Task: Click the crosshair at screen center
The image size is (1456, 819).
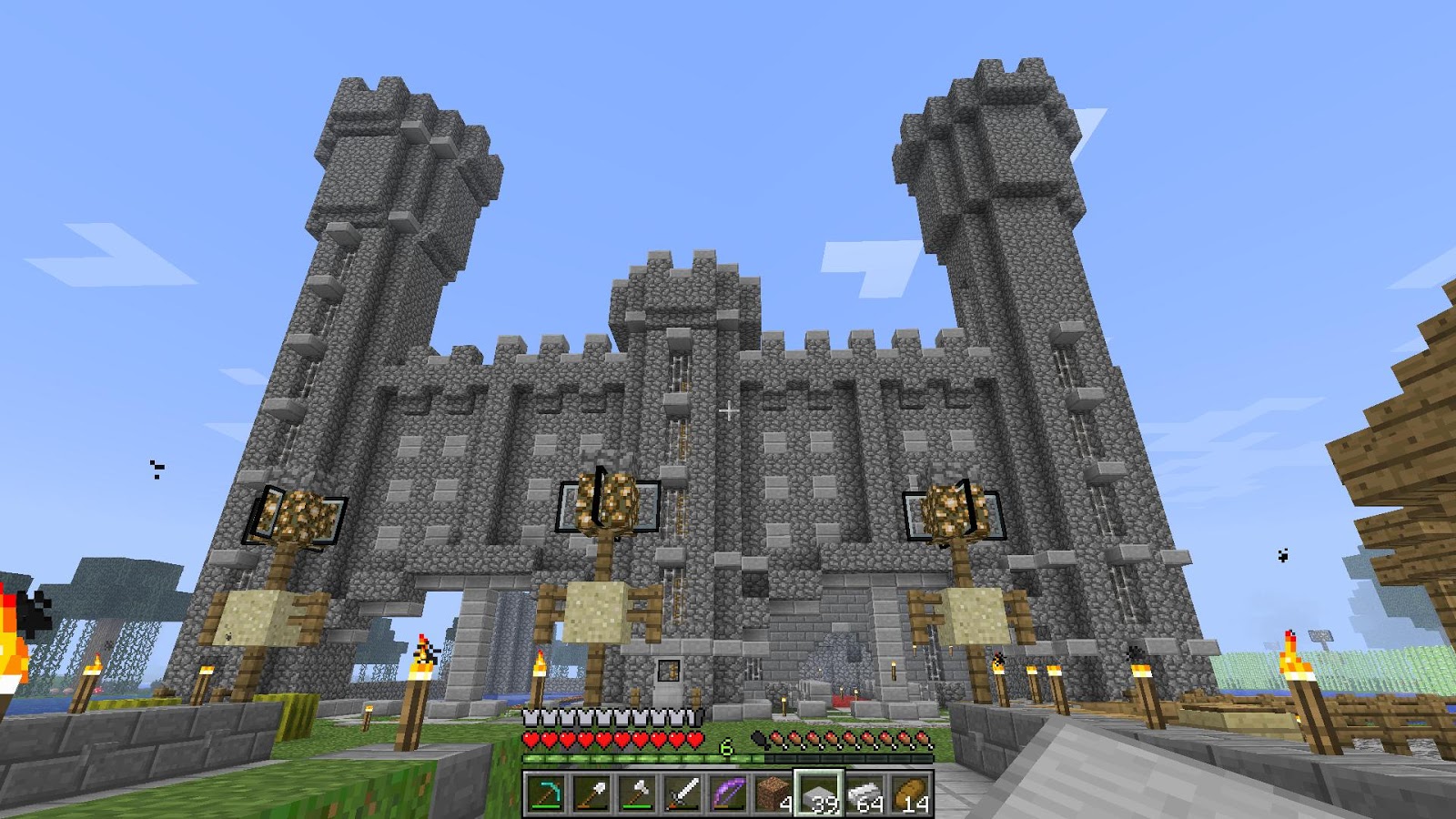Action: pyautogui.click(x=728, y=411)
